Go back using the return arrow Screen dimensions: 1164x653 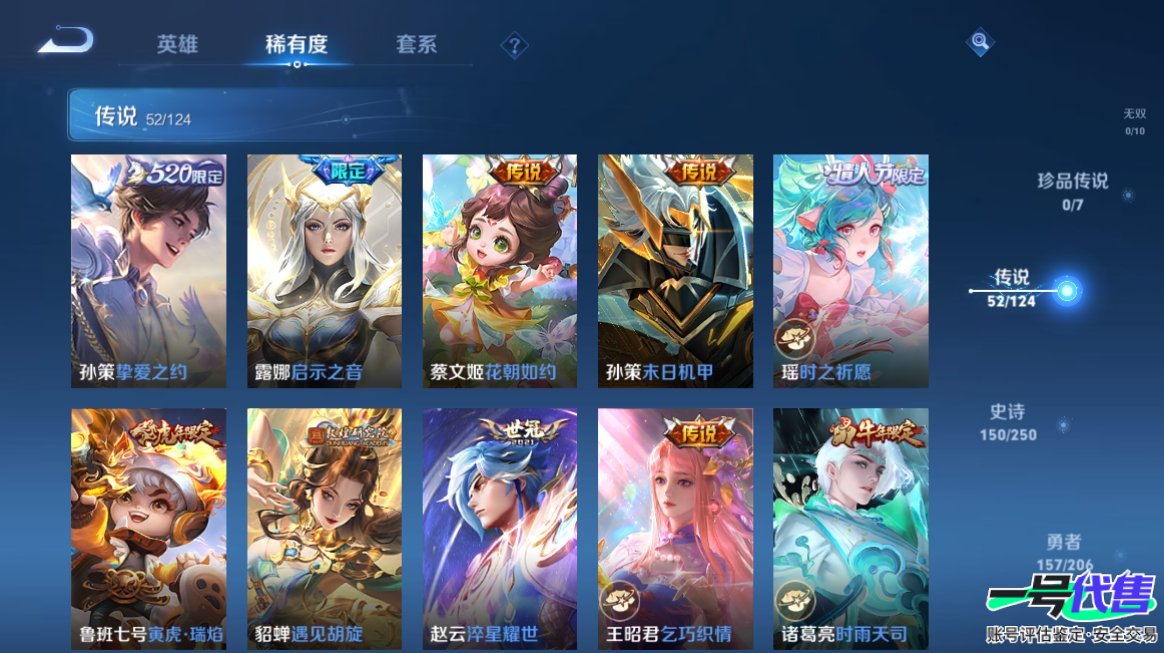point(66,42)
